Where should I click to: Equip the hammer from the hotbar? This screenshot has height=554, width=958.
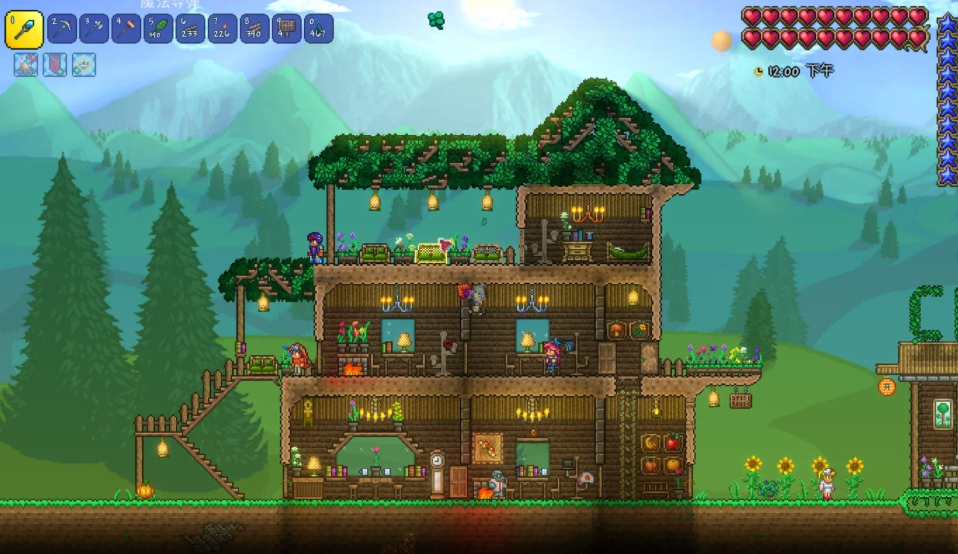[126, 29]
